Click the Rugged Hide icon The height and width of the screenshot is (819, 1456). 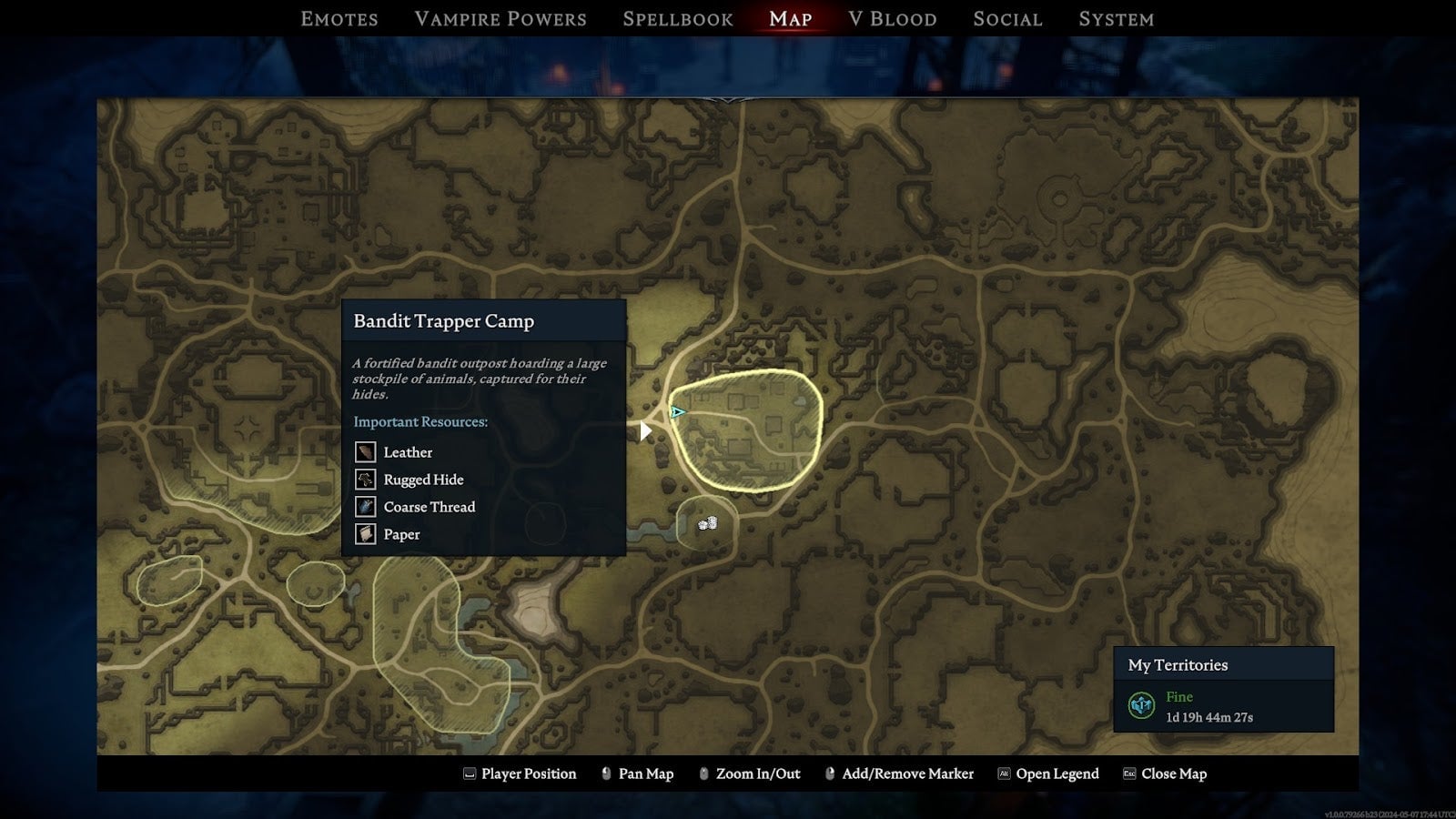click(364, 480)
